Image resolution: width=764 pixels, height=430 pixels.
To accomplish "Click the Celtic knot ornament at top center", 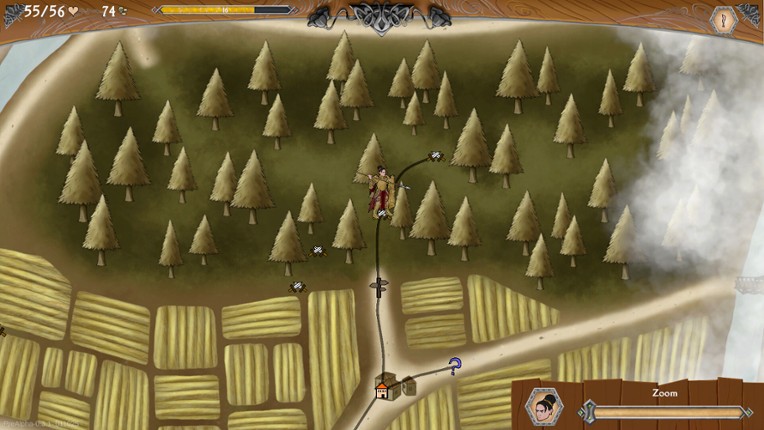I will [380, 17].
